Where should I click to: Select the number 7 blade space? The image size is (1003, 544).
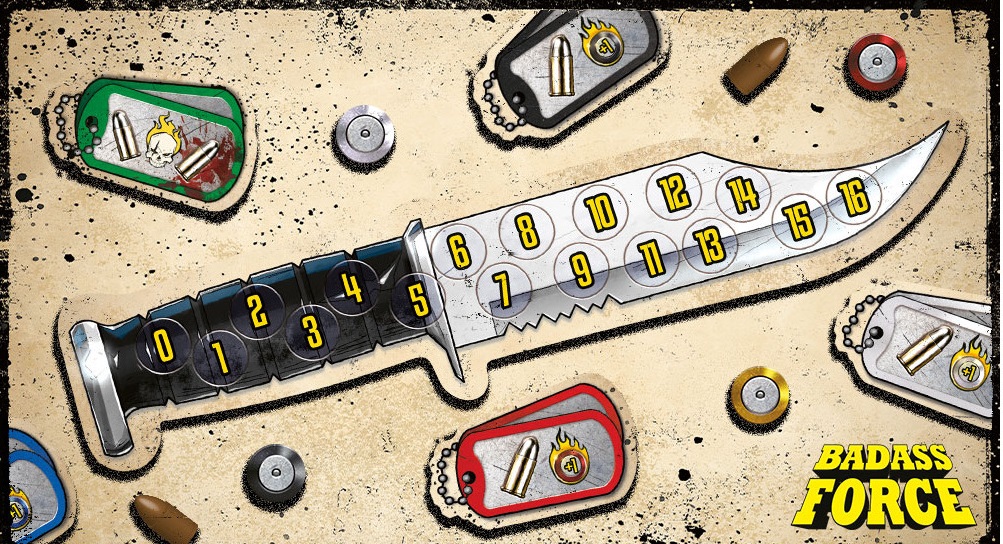coord(503,289)
